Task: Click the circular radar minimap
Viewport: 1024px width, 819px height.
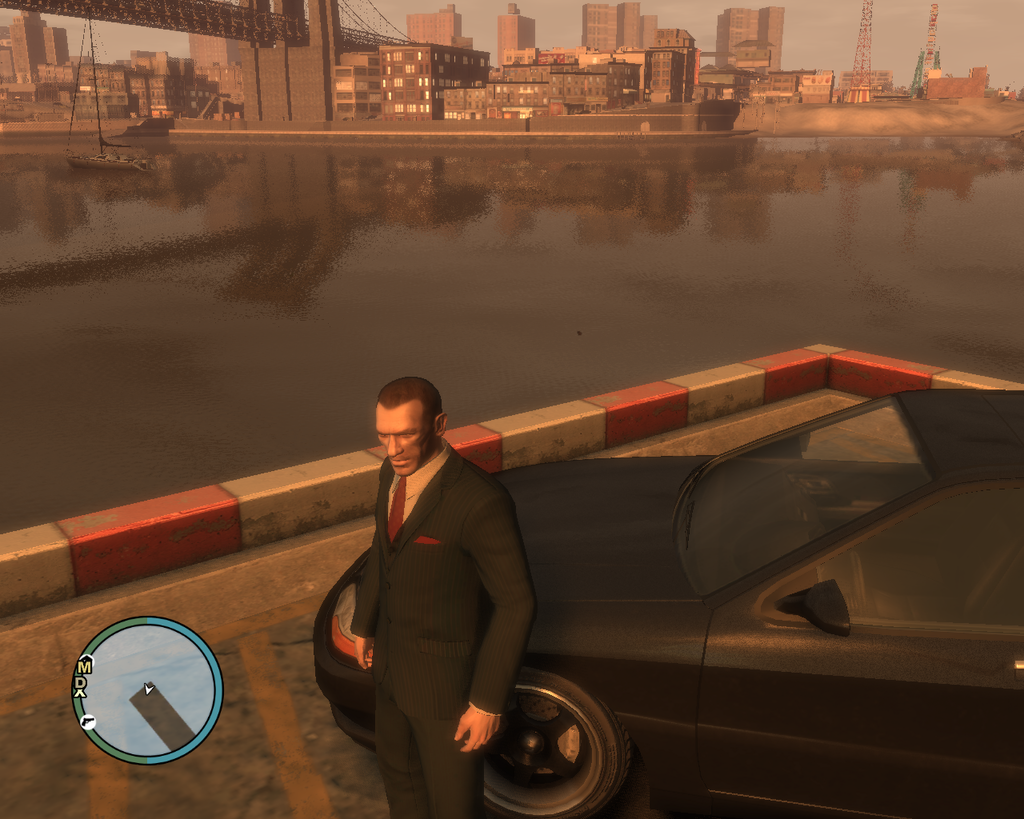Action: [x=147, y=690]
